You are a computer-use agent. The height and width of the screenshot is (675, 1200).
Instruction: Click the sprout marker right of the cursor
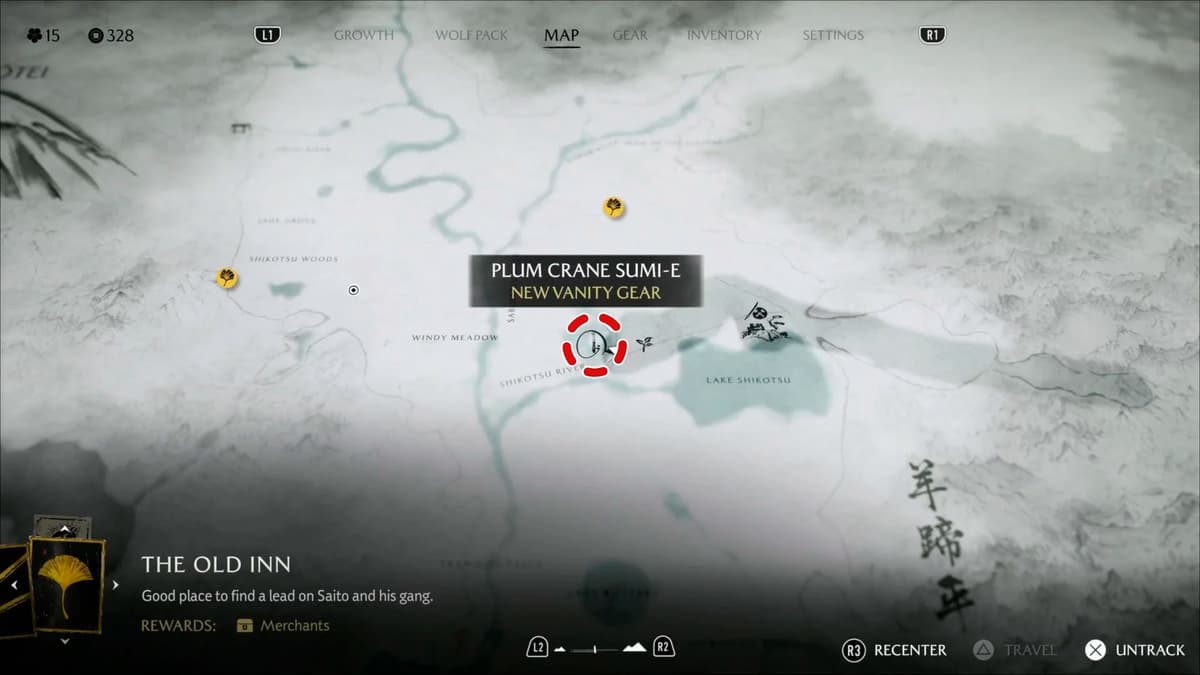point(645,344)
